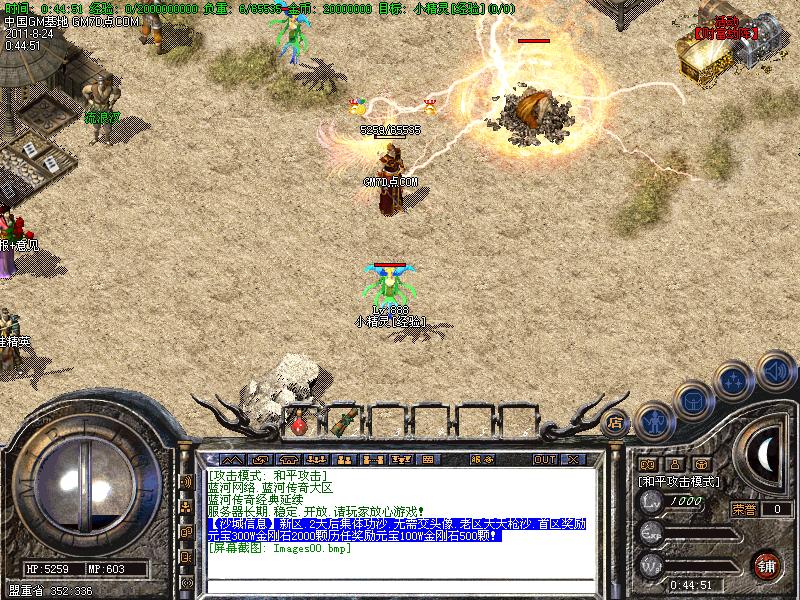Image resolution: width=800 pixels, height=600 pixels.
Task: Click the X exit button above chat
Action: (573, 460)
